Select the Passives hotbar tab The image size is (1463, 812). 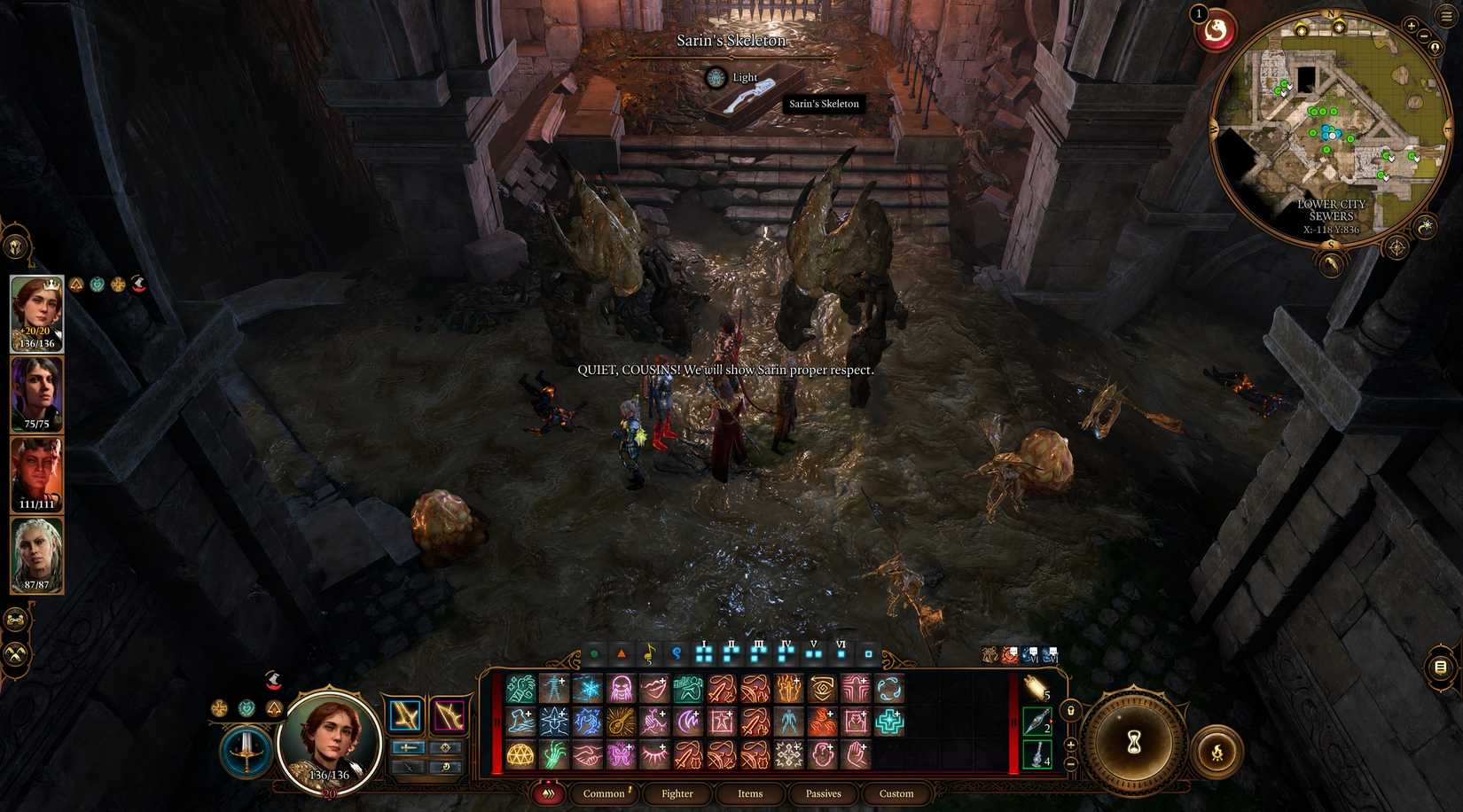823,793
